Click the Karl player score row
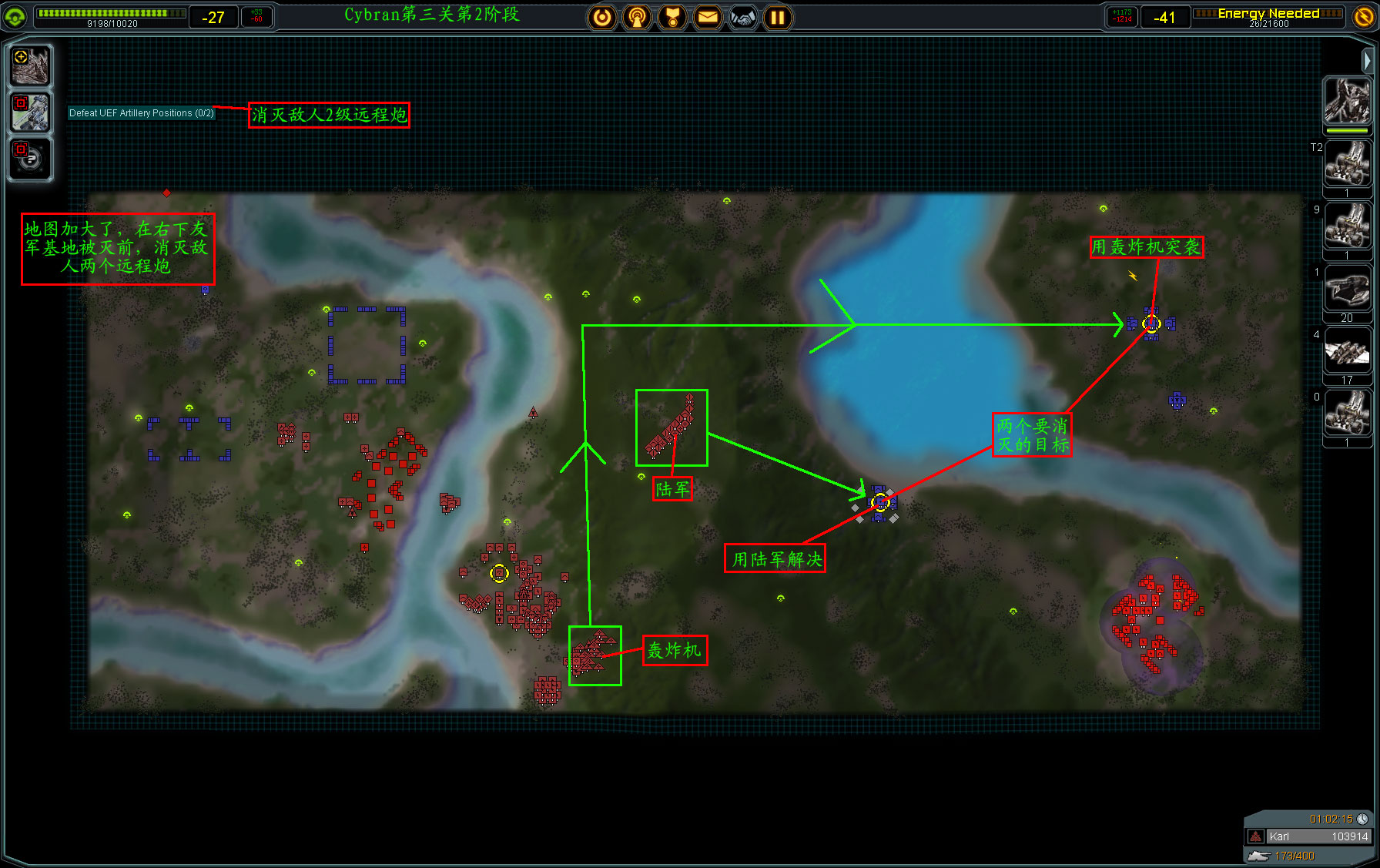Viewport: 1380px width, 868px height. [x=1309, y=836]
